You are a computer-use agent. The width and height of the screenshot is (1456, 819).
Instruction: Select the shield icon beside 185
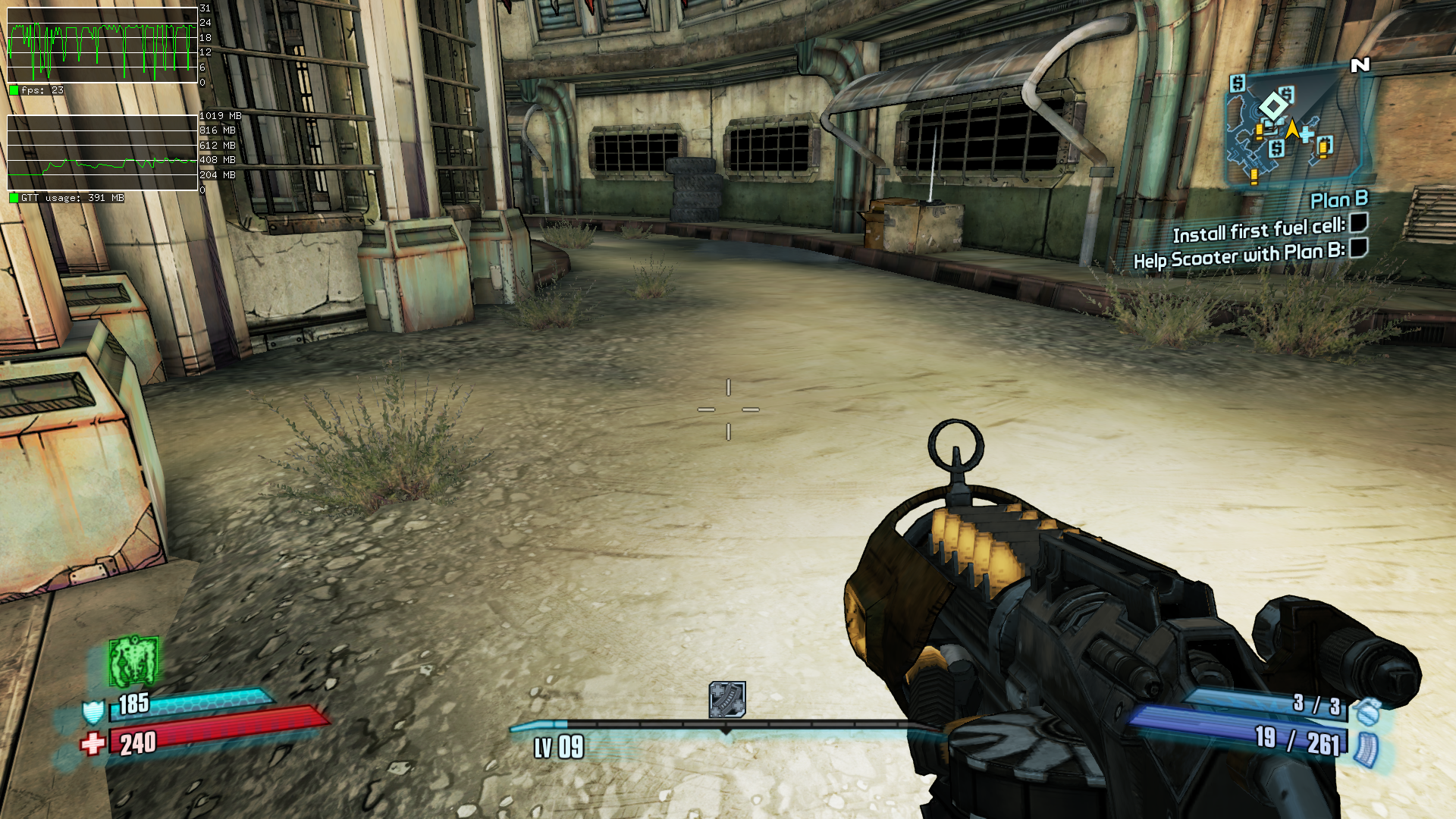(x=93, y=711)
